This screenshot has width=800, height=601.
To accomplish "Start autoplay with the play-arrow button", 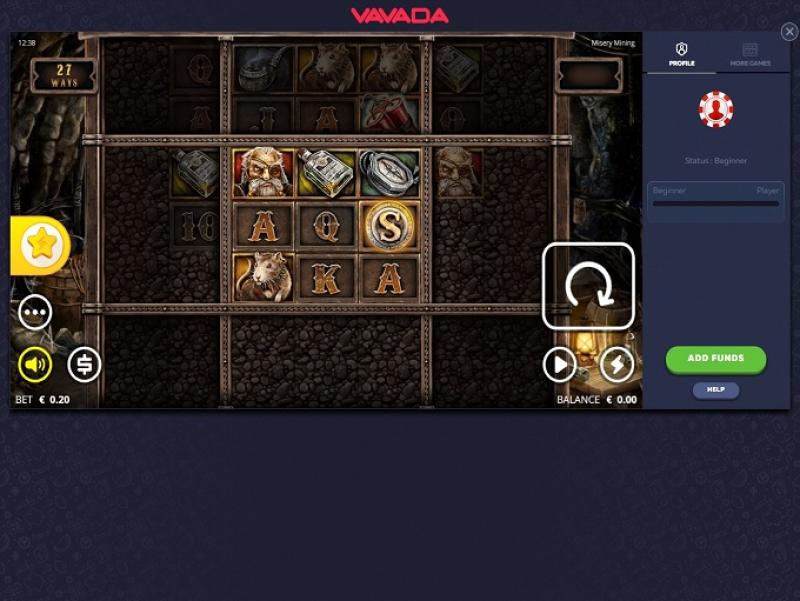I will 559,365.
